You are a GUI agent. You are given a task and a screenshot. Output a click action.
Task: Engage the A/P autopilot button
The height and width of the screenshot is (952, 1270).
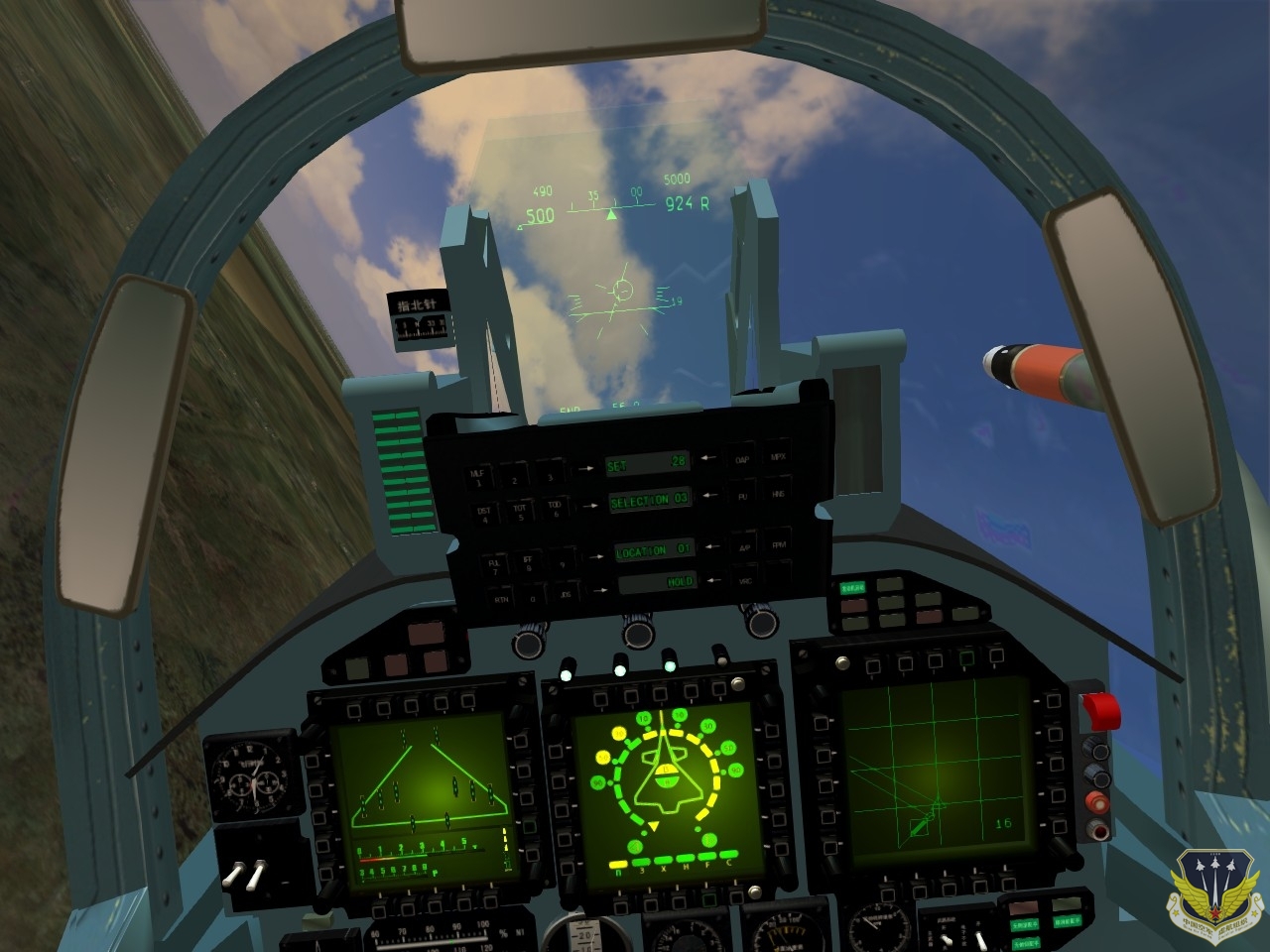point(743,546)
